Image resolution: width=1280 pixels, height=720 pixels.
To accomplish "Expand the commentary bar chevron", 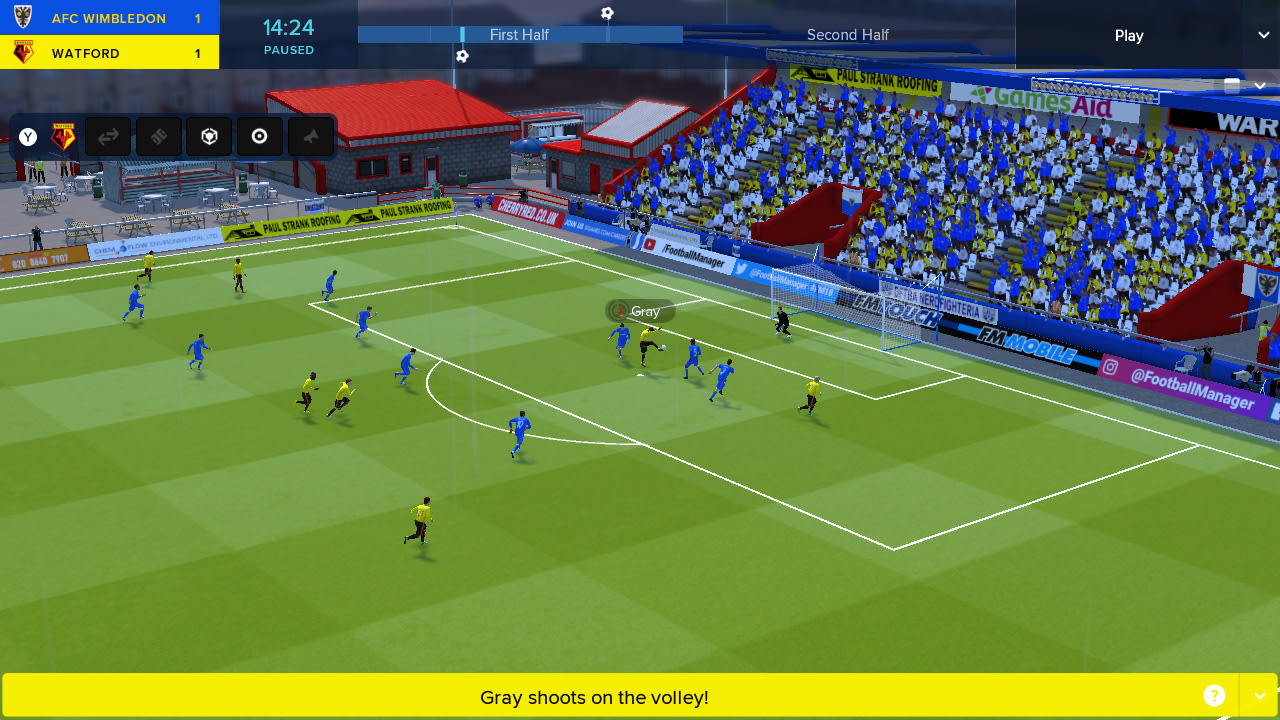I will pyautogui.click(x=1258, y=694).
